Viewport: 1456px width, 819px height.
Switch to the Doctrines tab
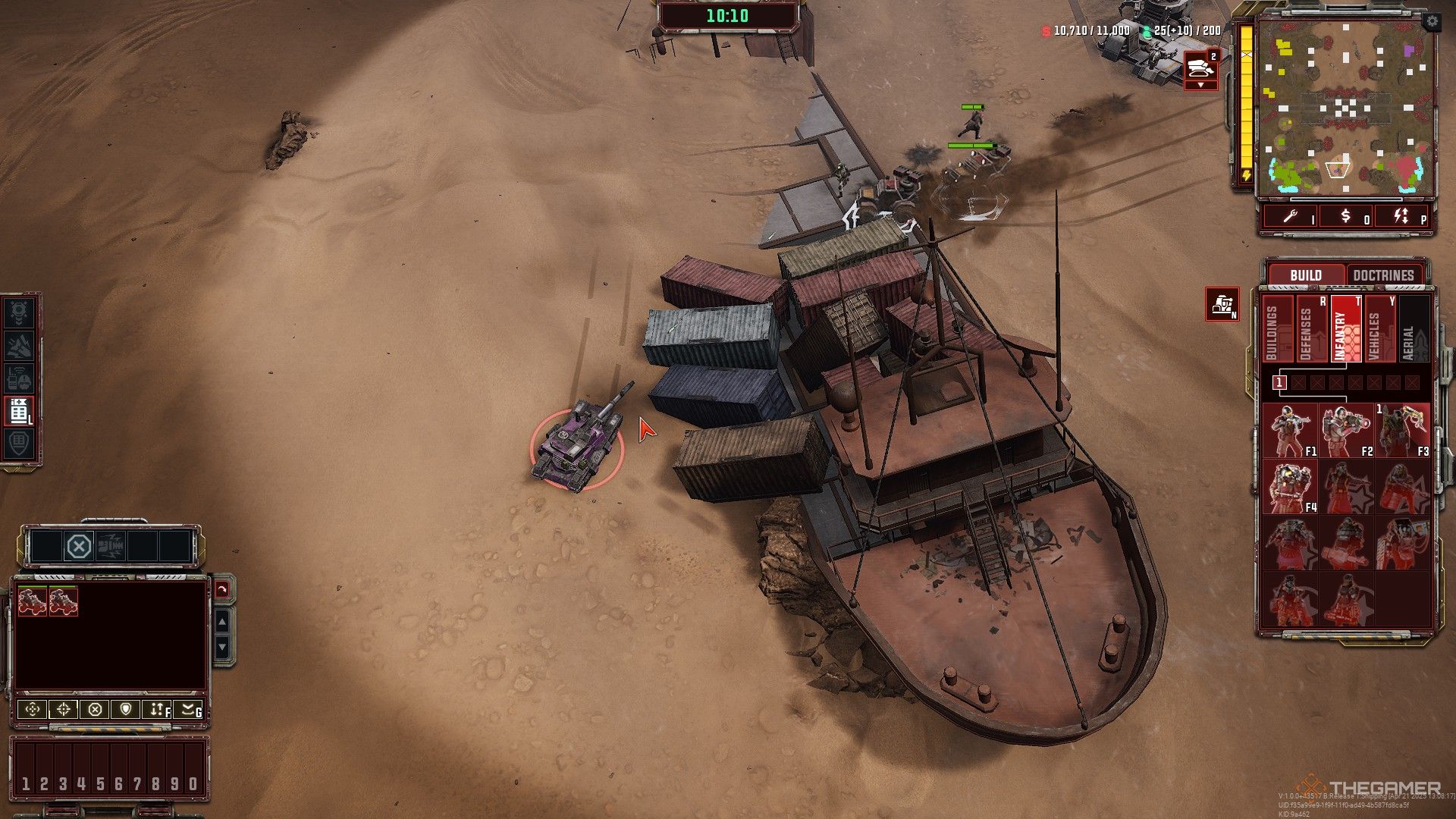tap(1383, 275)
